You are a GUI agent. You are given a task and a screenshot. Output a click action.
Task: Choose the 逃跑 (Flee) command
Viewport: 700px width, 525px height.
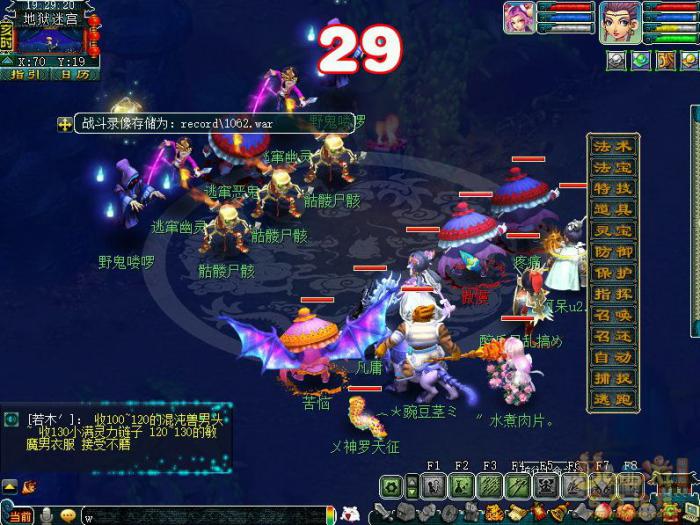coord(613,399)
